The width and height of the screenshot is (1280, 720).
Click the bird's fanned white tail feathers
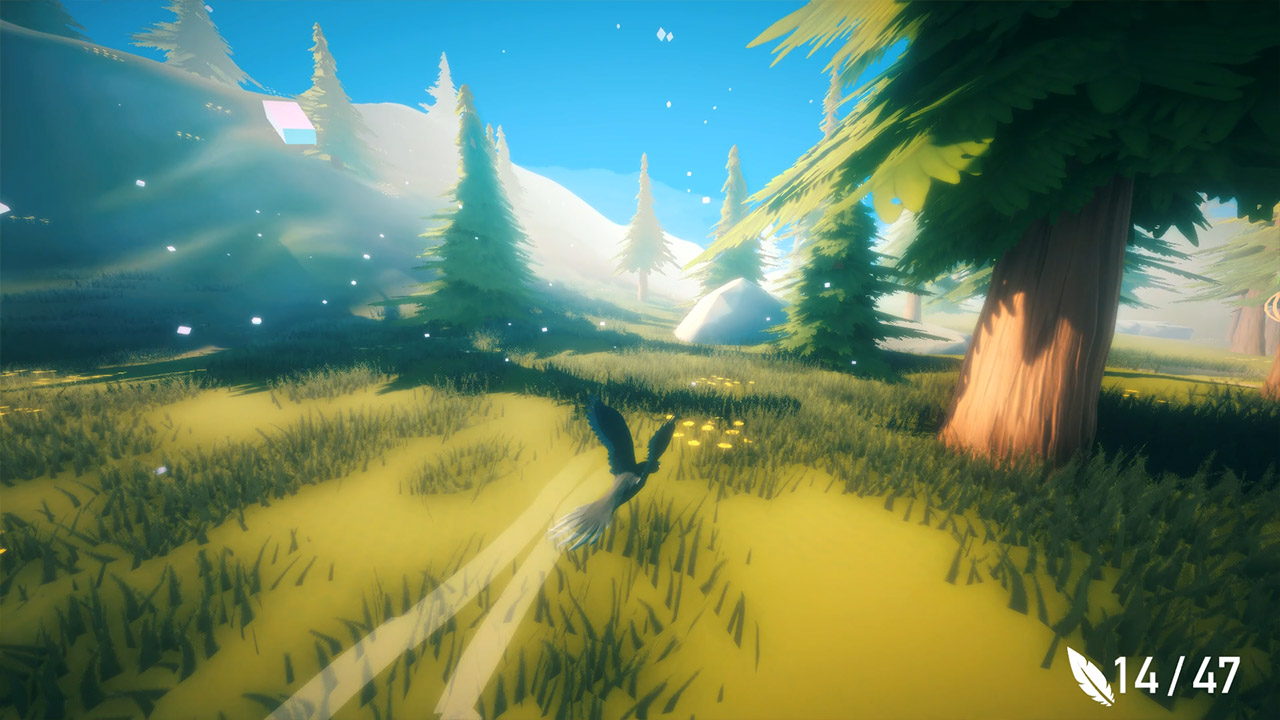click(590, 515)
